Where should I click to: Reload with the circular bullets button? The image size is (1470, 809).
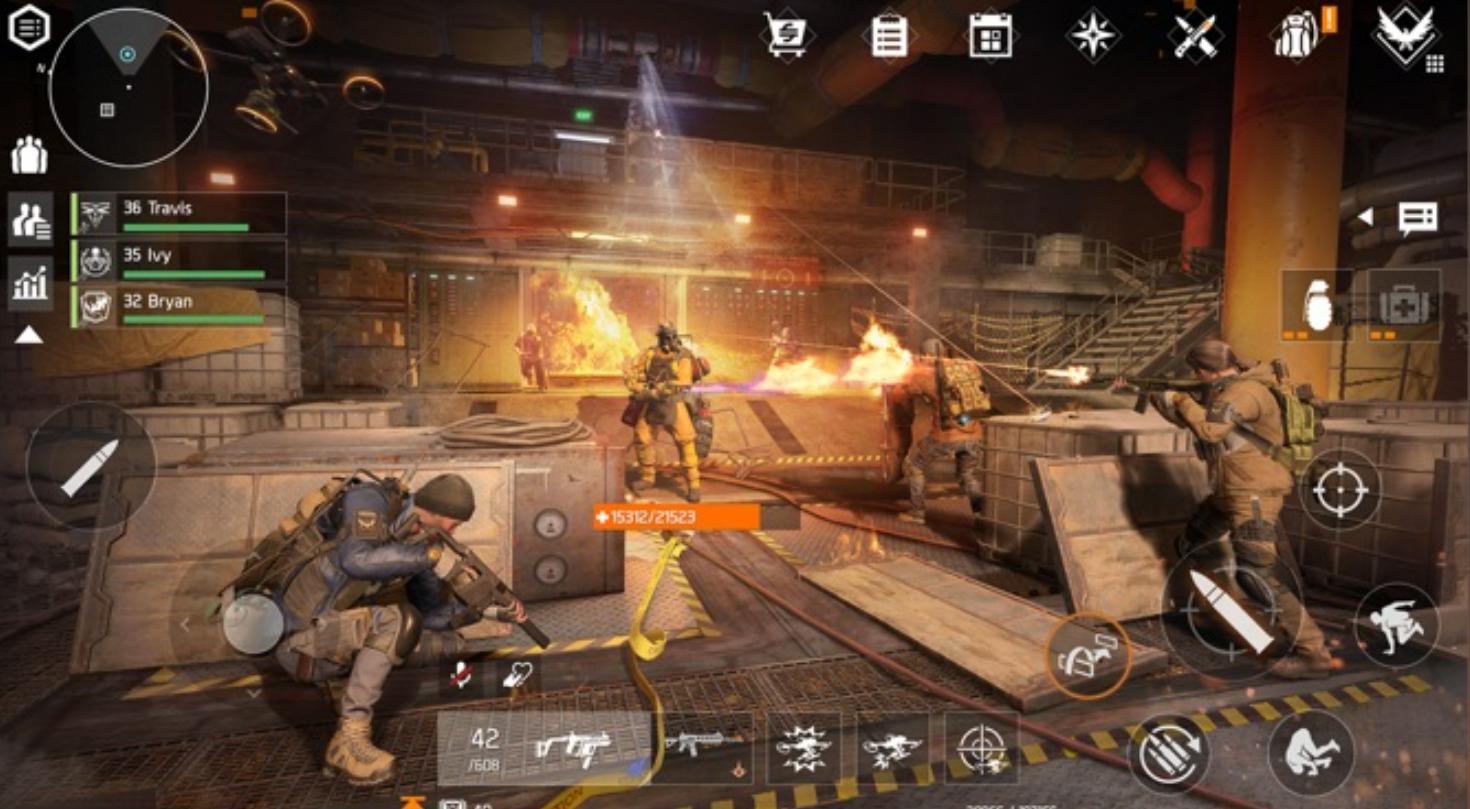pos(1169,754)
